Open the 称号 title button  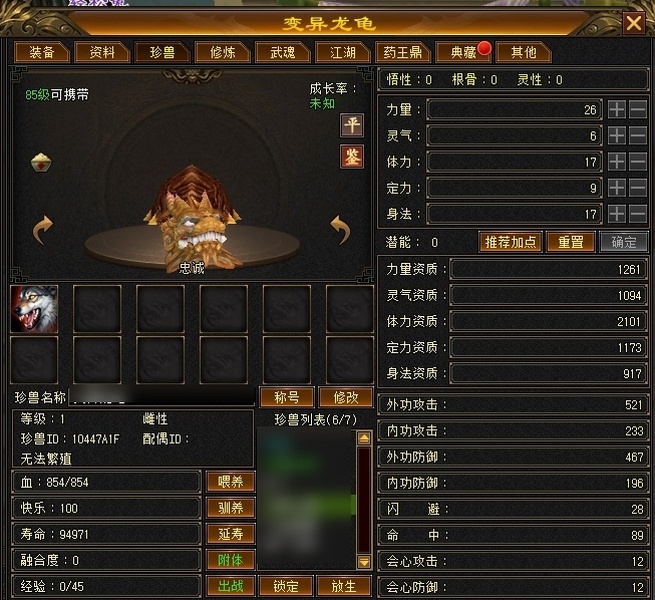click(286, 397)
